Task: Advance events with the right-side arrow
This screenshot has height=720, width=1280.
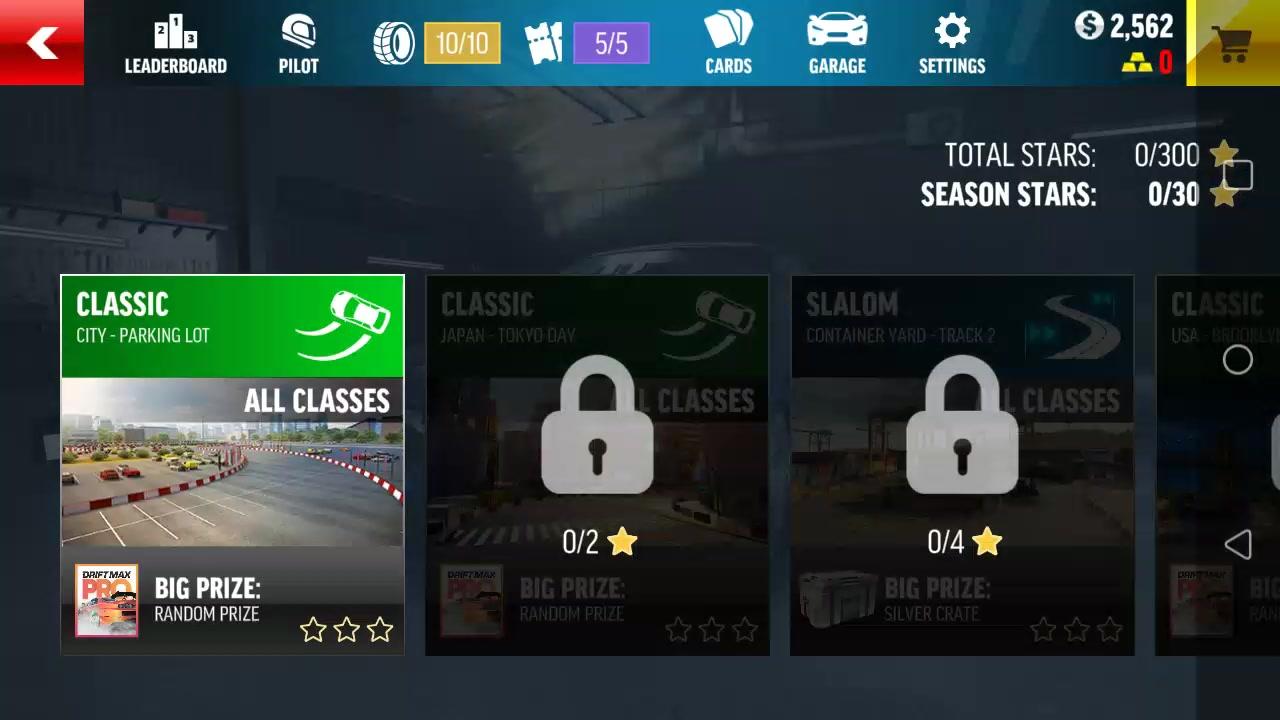Action: [x=1238, y=544]
